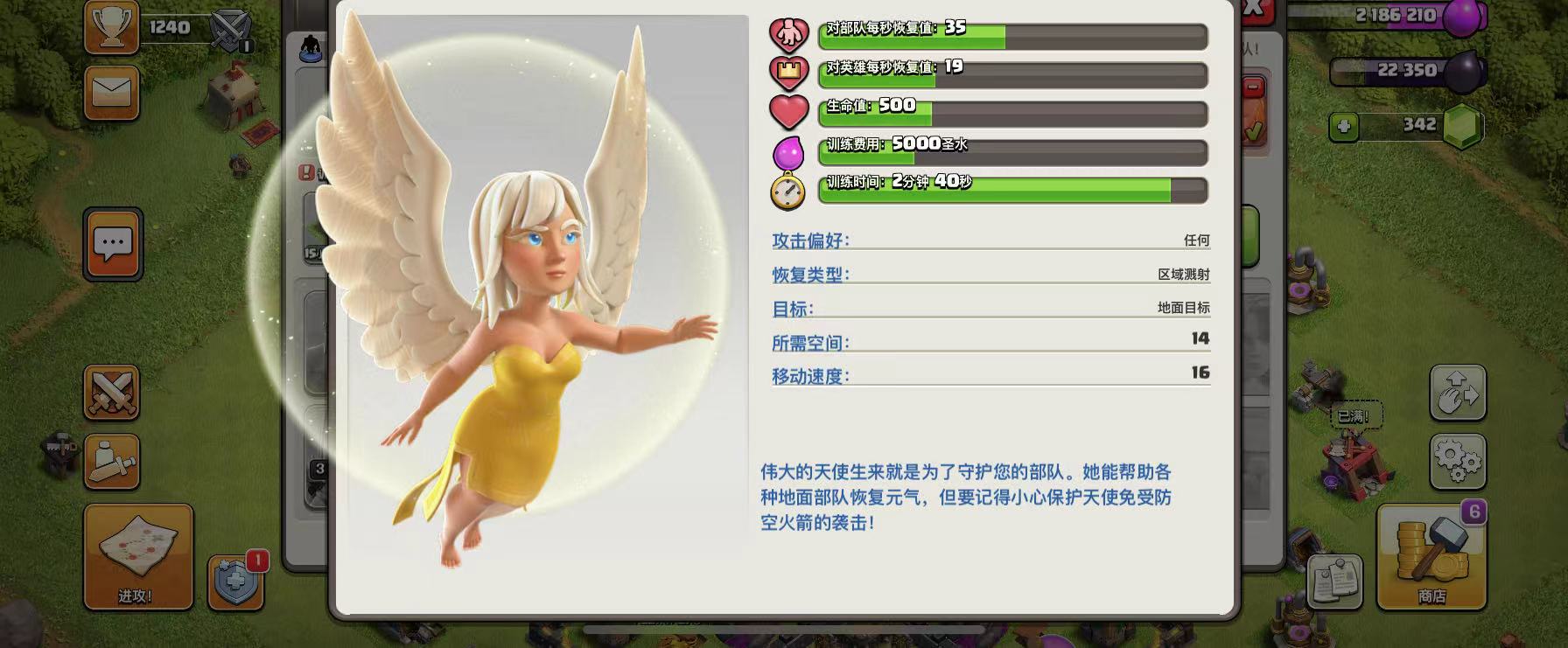
Task: Open the gear settings menu
Action: (x=1458, y=461)
